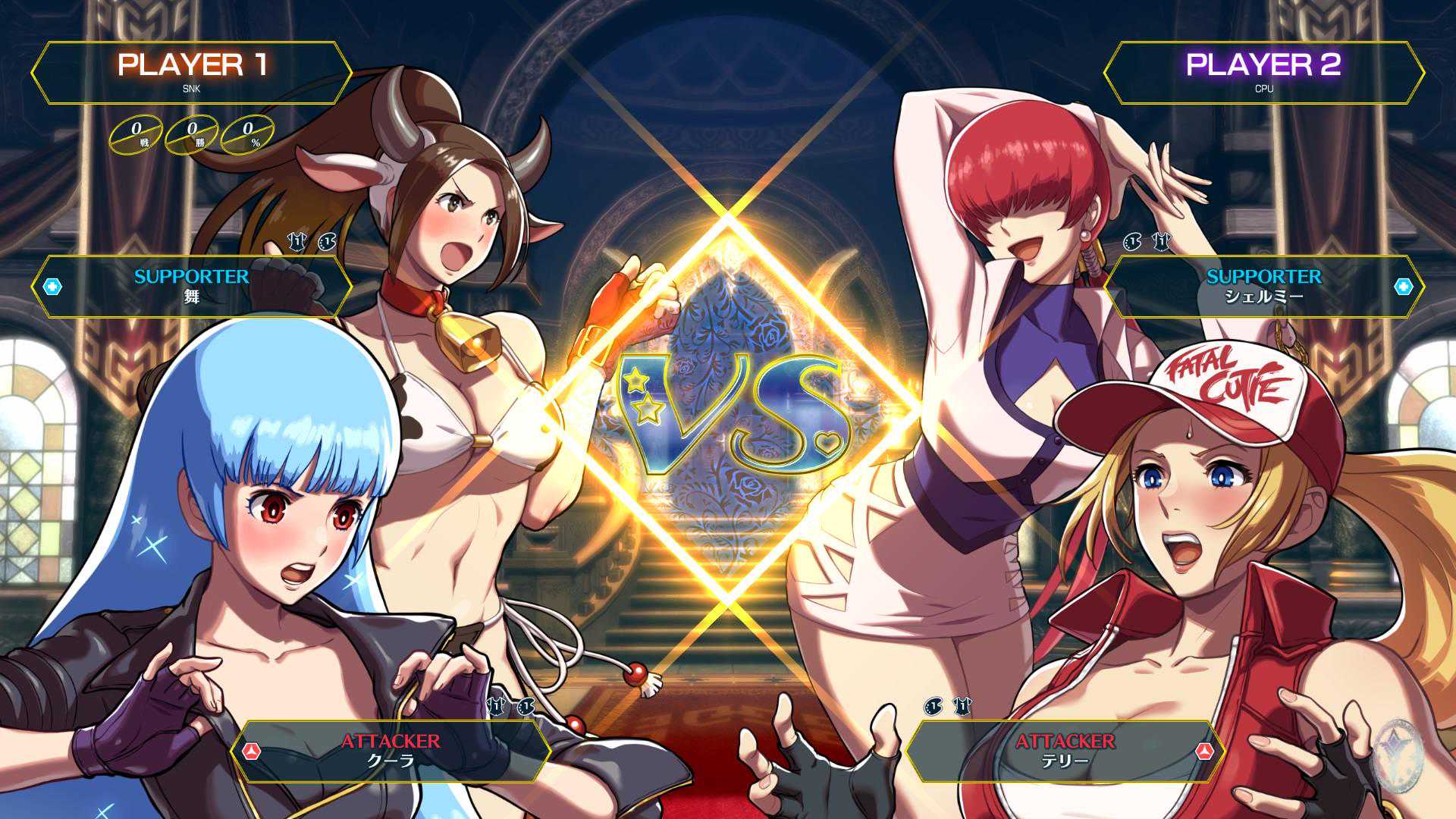
Task: Choose Player 2's SUPPORTER シェルミー panel
Action: [1263, 286]
